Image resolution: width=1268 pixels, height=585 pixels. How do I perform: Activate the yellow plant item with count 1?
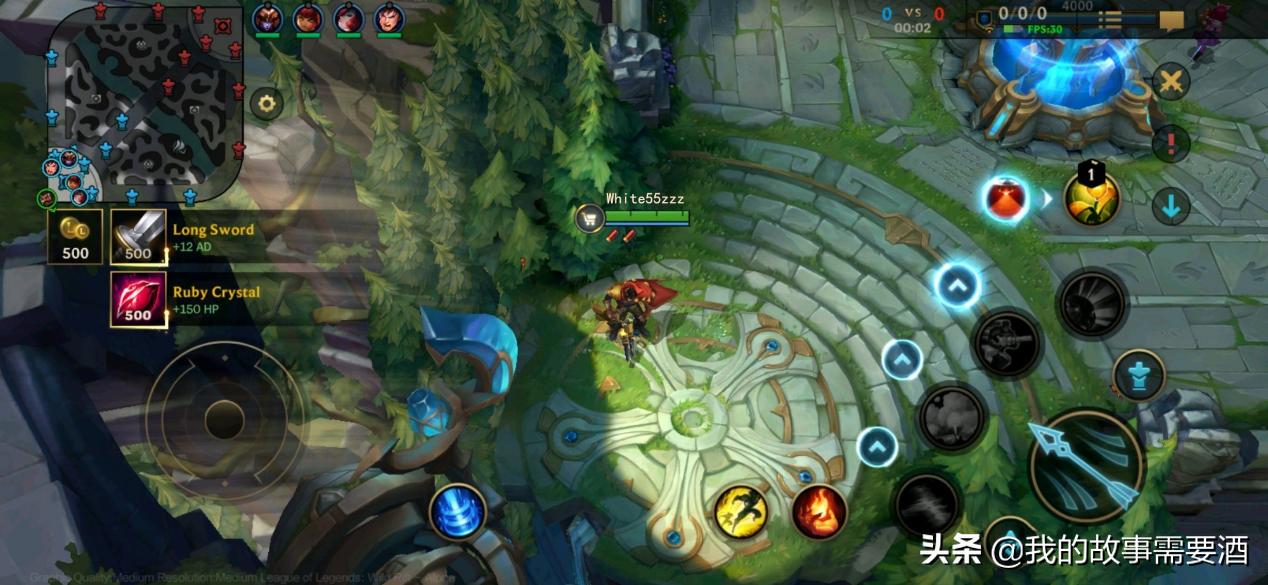click(1091, 198)
